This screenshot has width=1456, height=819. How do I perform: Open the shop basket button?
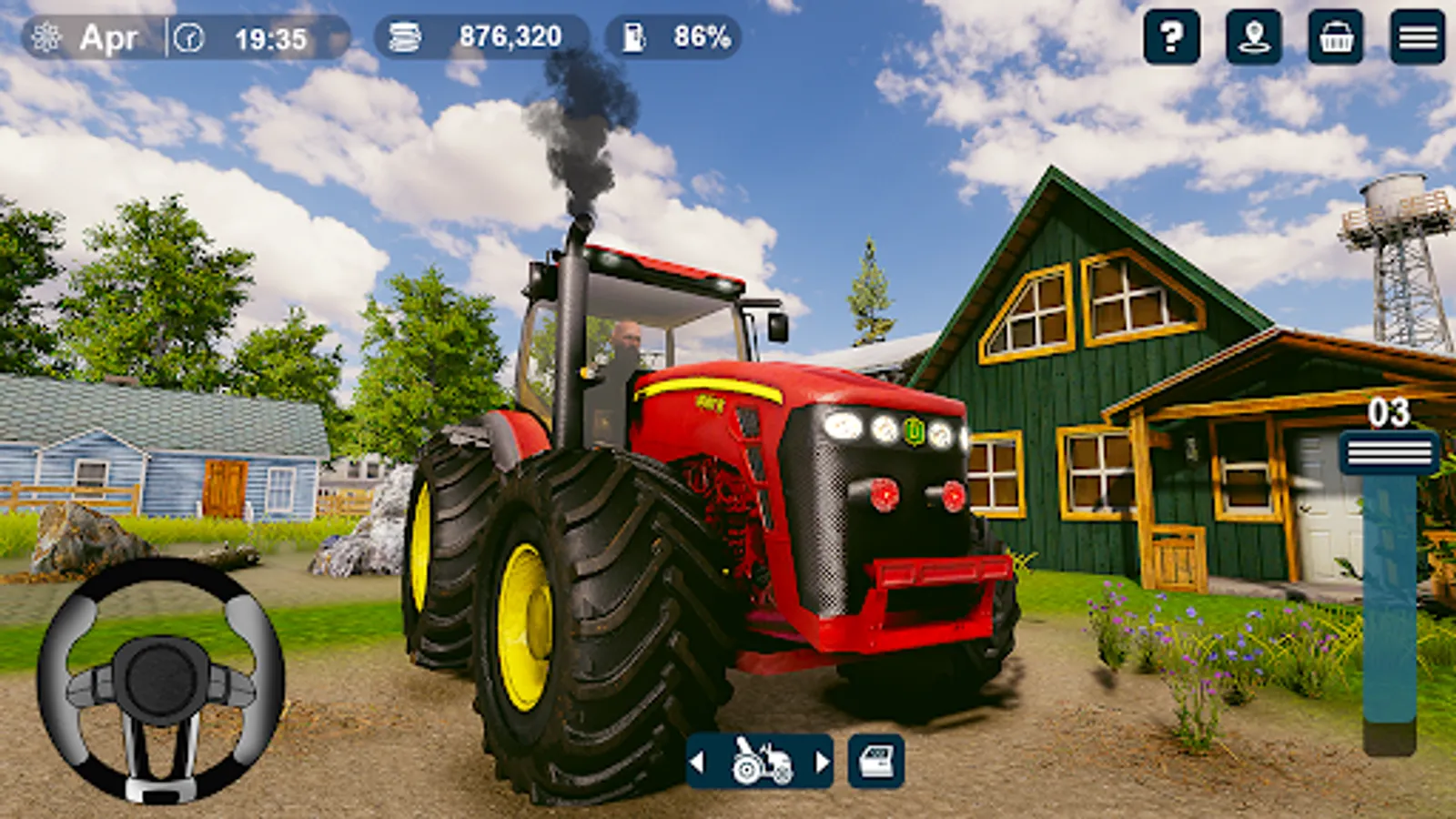pyautogui.click(x=1335, y=37)
